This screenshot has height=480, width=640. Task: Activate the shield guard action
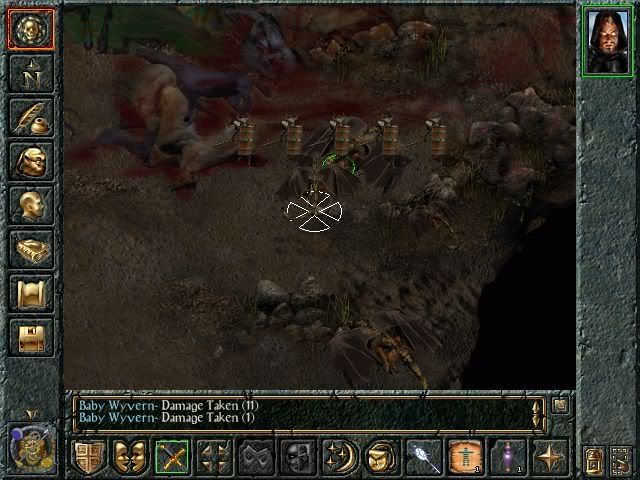88,457
